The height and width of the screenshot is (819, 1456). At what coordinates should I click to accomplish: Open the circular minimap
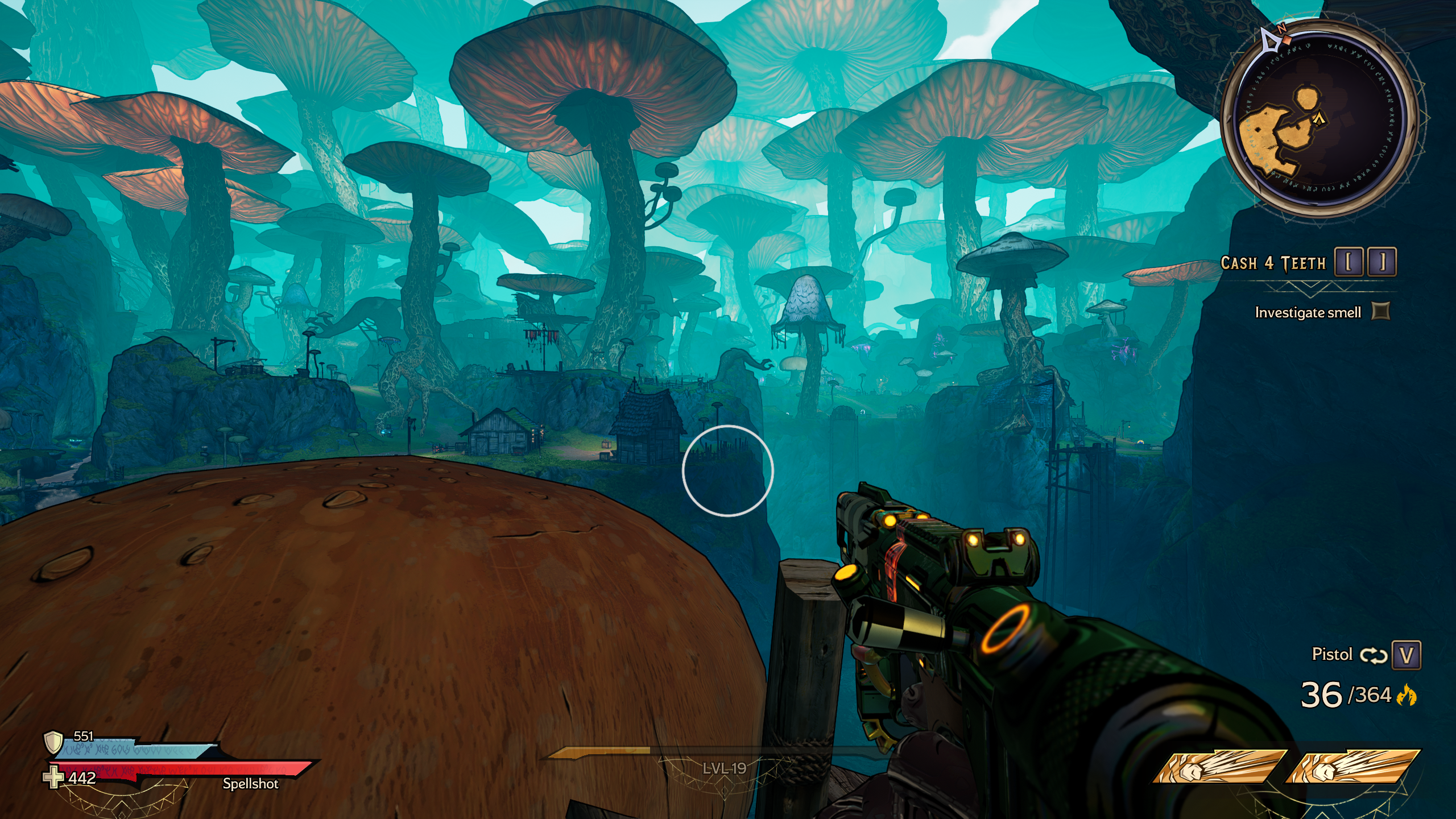pos(1318,119)
